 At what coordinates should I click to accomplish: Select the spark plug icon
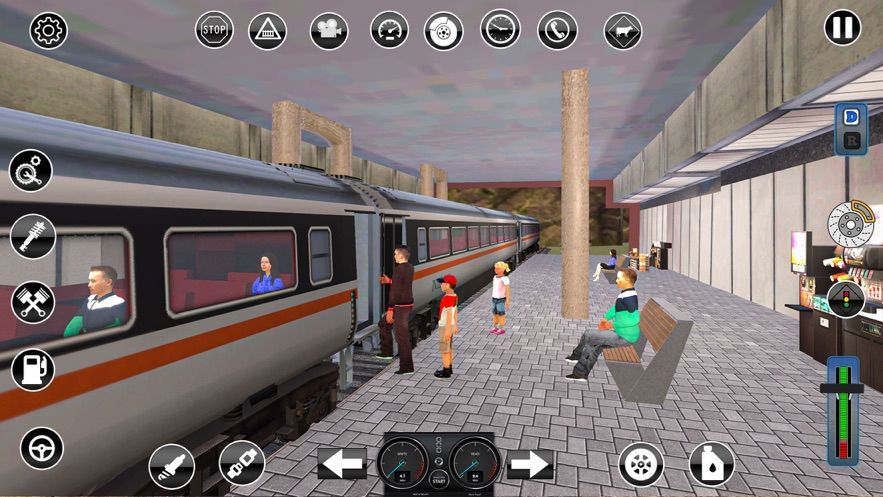[x=171, y=466]
